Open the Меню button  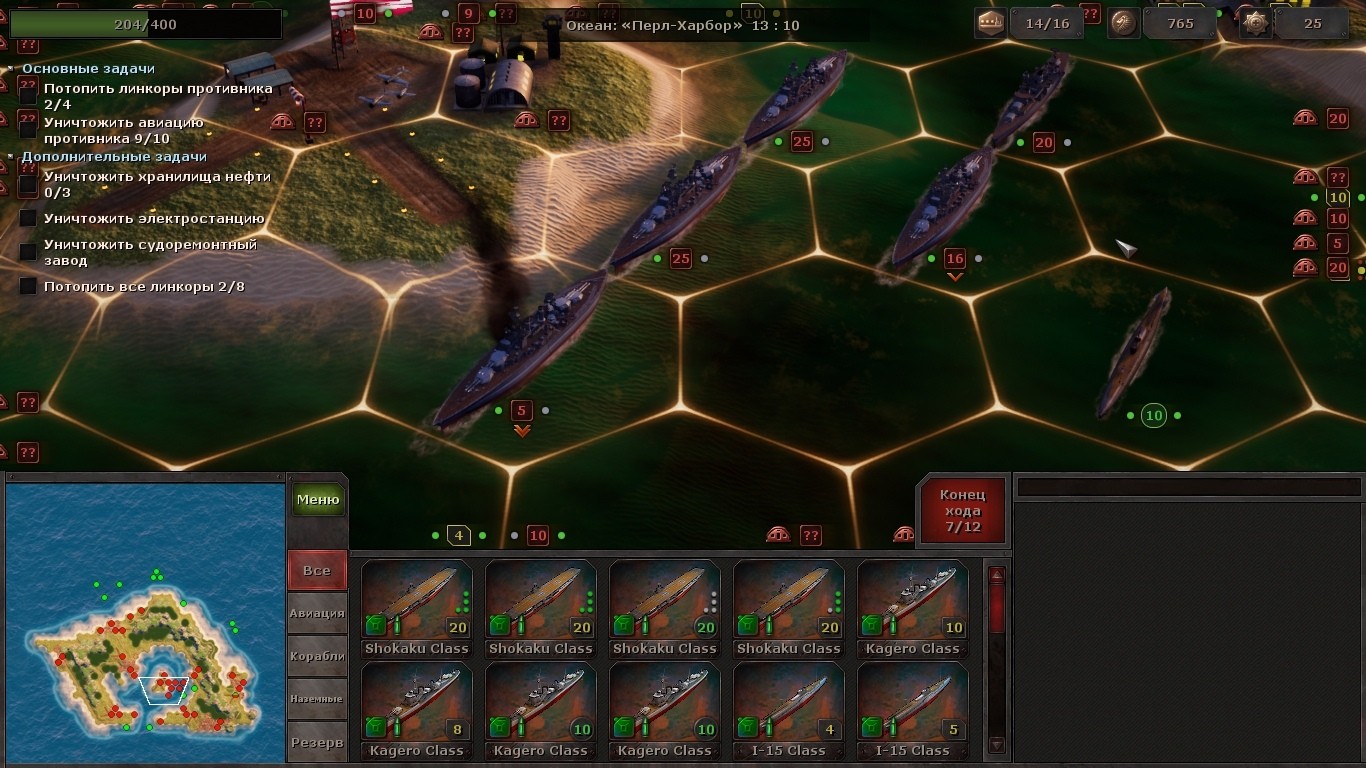[317, 500]
